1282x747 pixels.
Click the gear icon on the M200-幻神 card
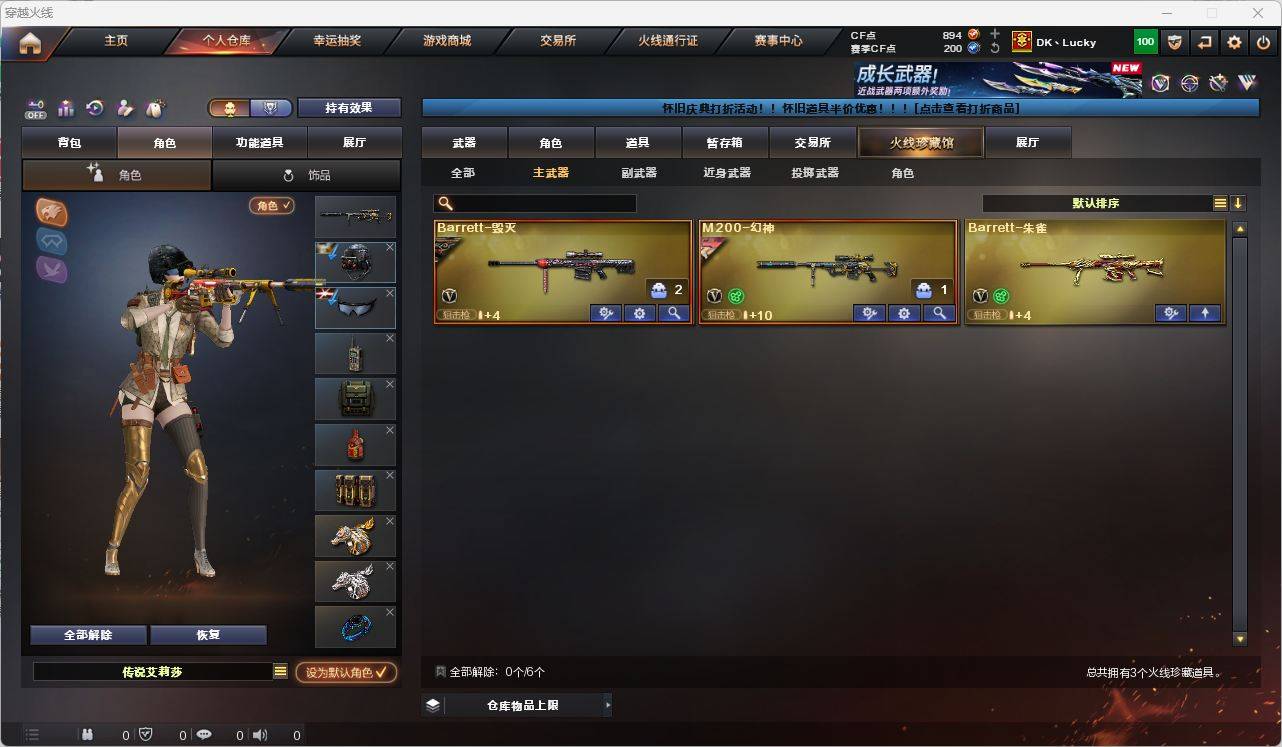(x=903, y=313)
